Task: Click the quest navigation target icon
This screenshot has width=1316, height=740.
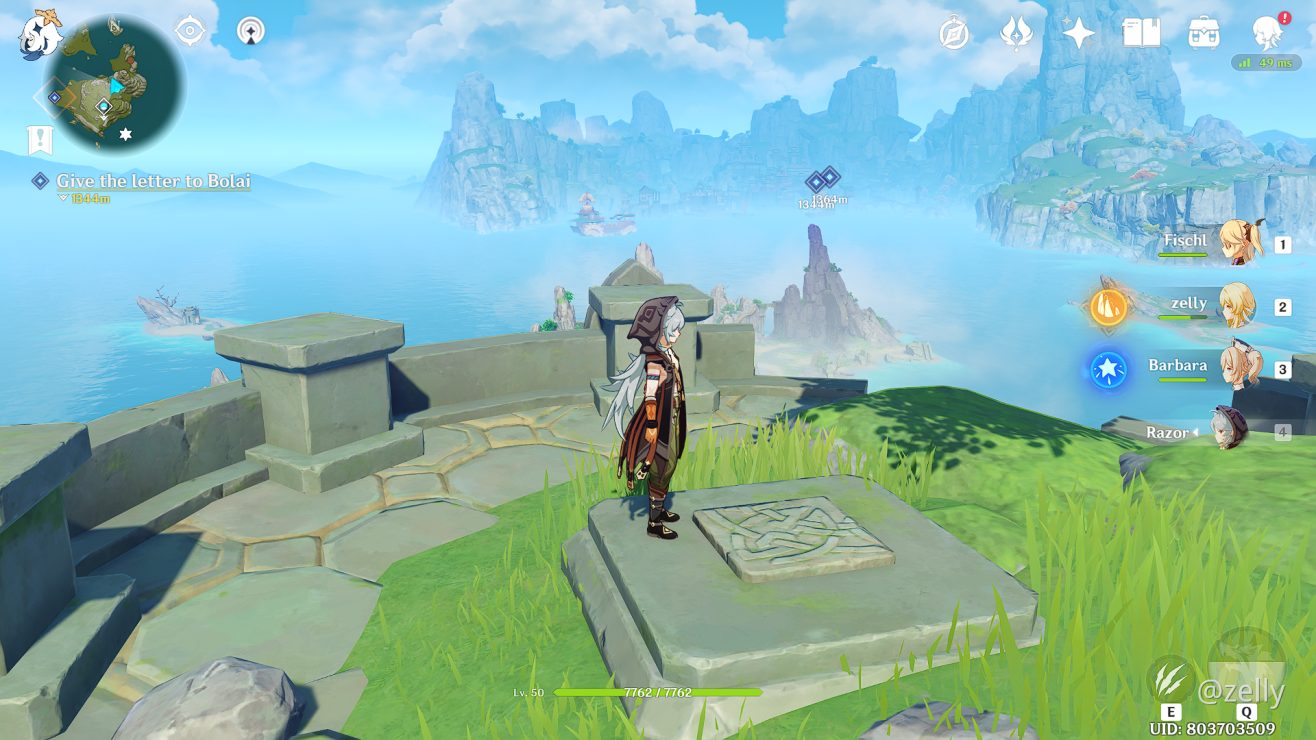Action: click(189, 31)
